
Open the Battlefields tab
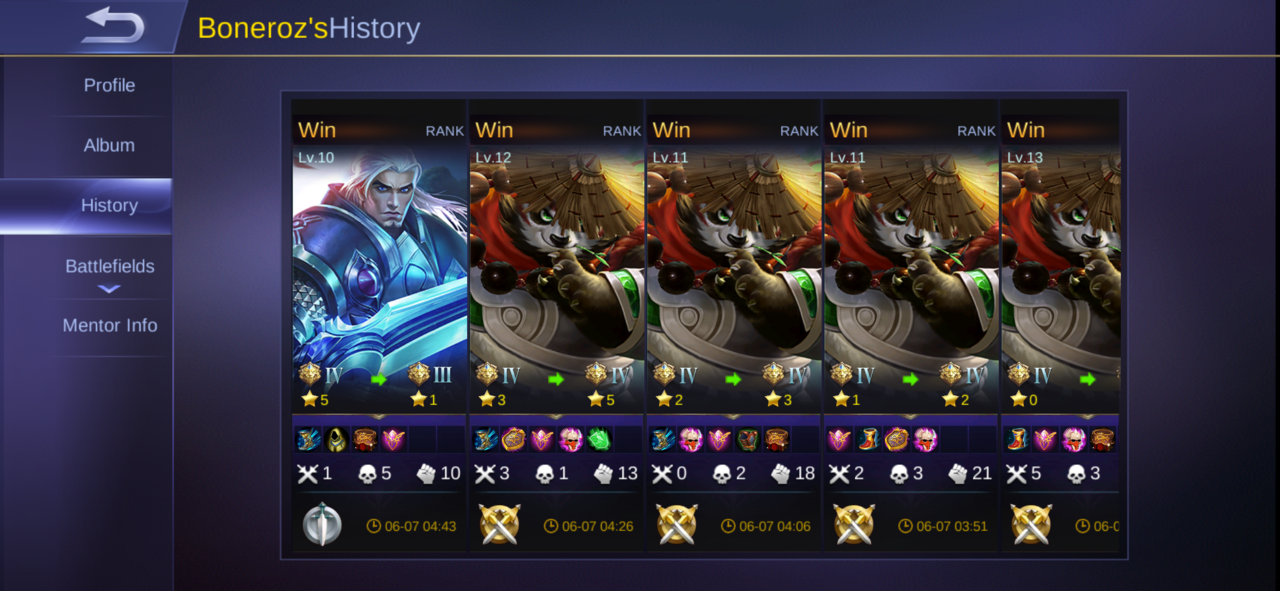point(109,266)
